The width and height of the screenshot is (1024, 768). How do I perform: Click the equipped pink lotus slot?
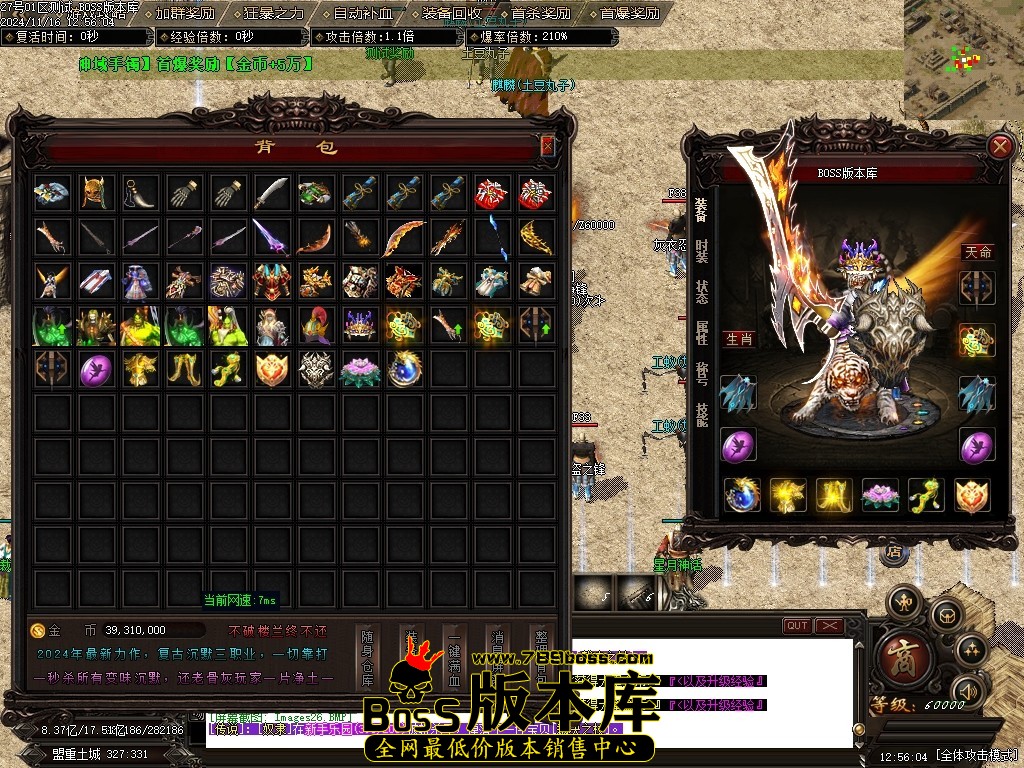(x=882, y=495)
